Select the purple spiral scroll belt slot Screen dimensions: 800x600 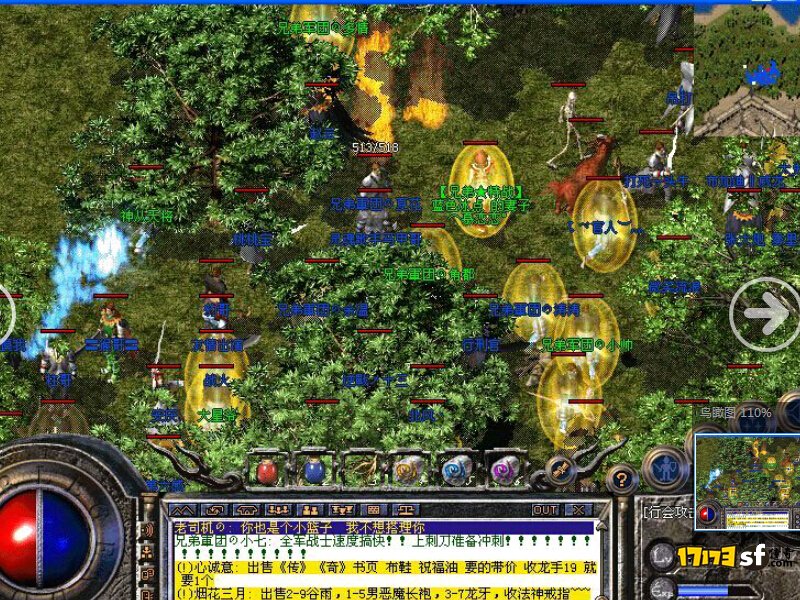click(x=502, y=470)
